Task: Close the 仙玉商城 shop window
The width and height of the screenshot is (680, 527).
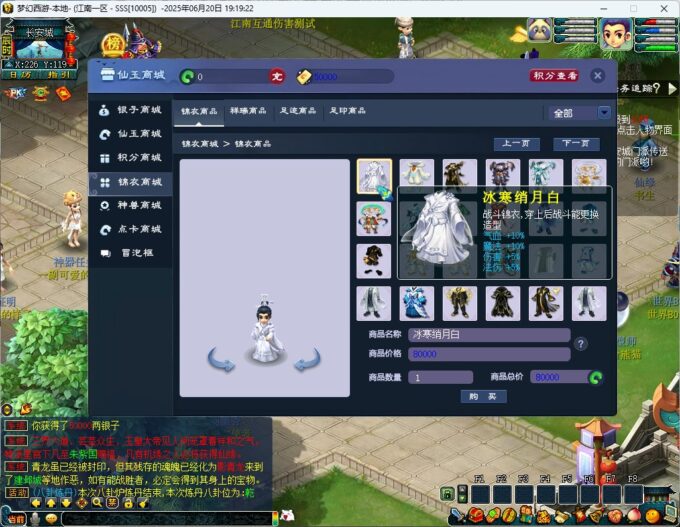Action: (x=597, y=75)
